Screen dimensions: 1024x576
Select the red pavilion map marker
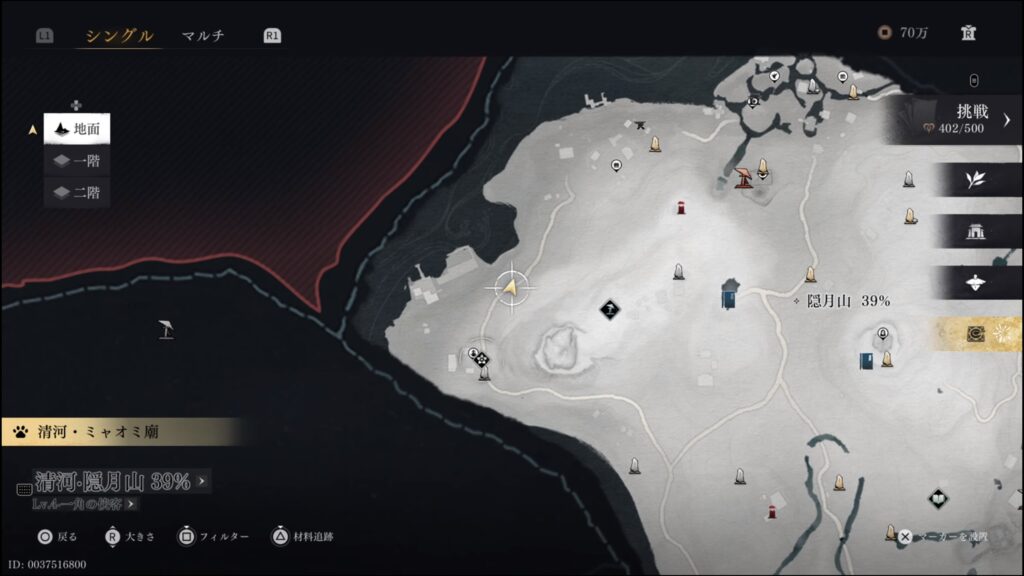[x=743, y=178]
